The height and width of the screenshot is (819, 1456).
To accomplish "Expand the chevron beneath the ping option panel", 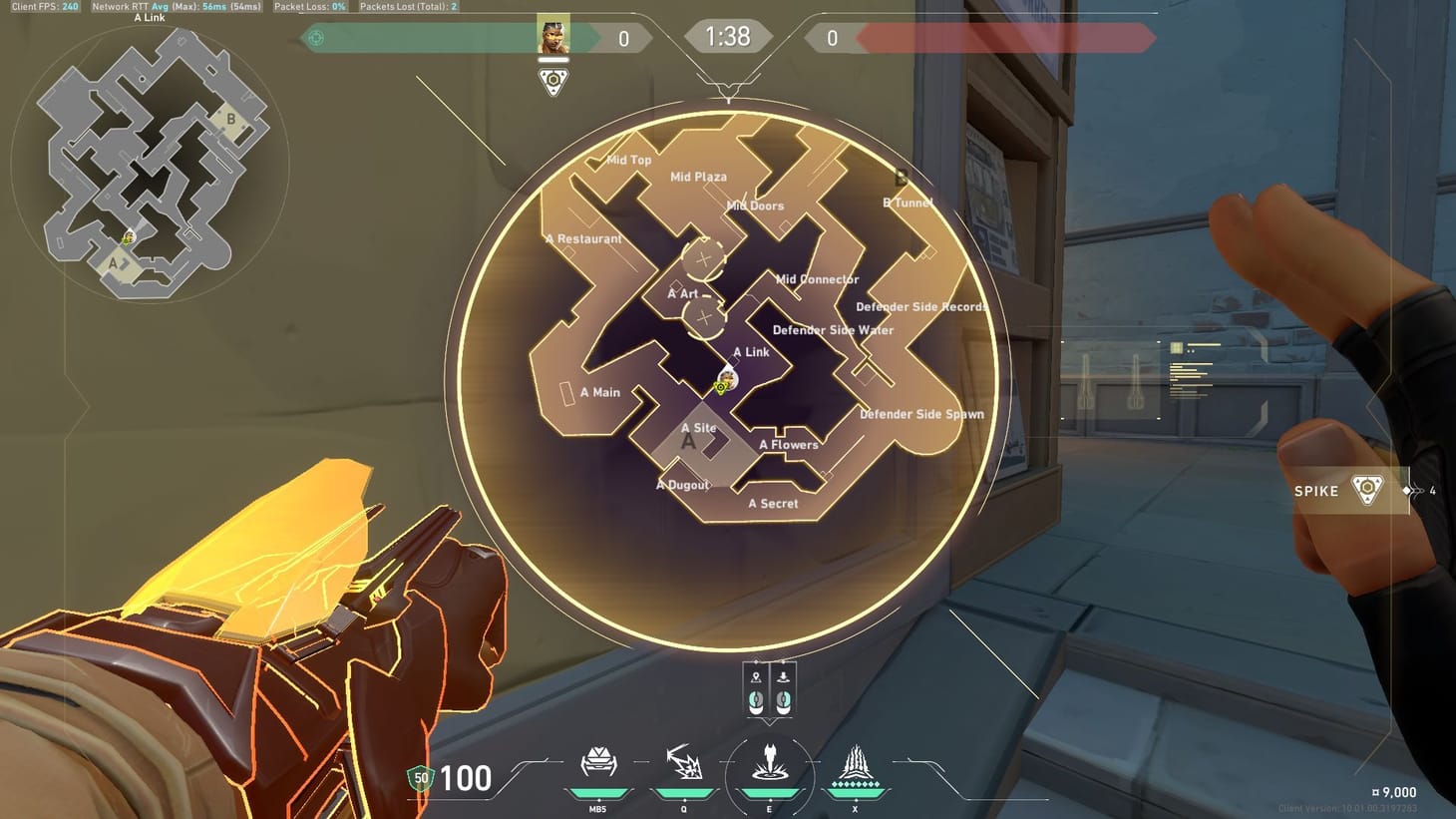I will pyautogui.click(x=769, y=724).
